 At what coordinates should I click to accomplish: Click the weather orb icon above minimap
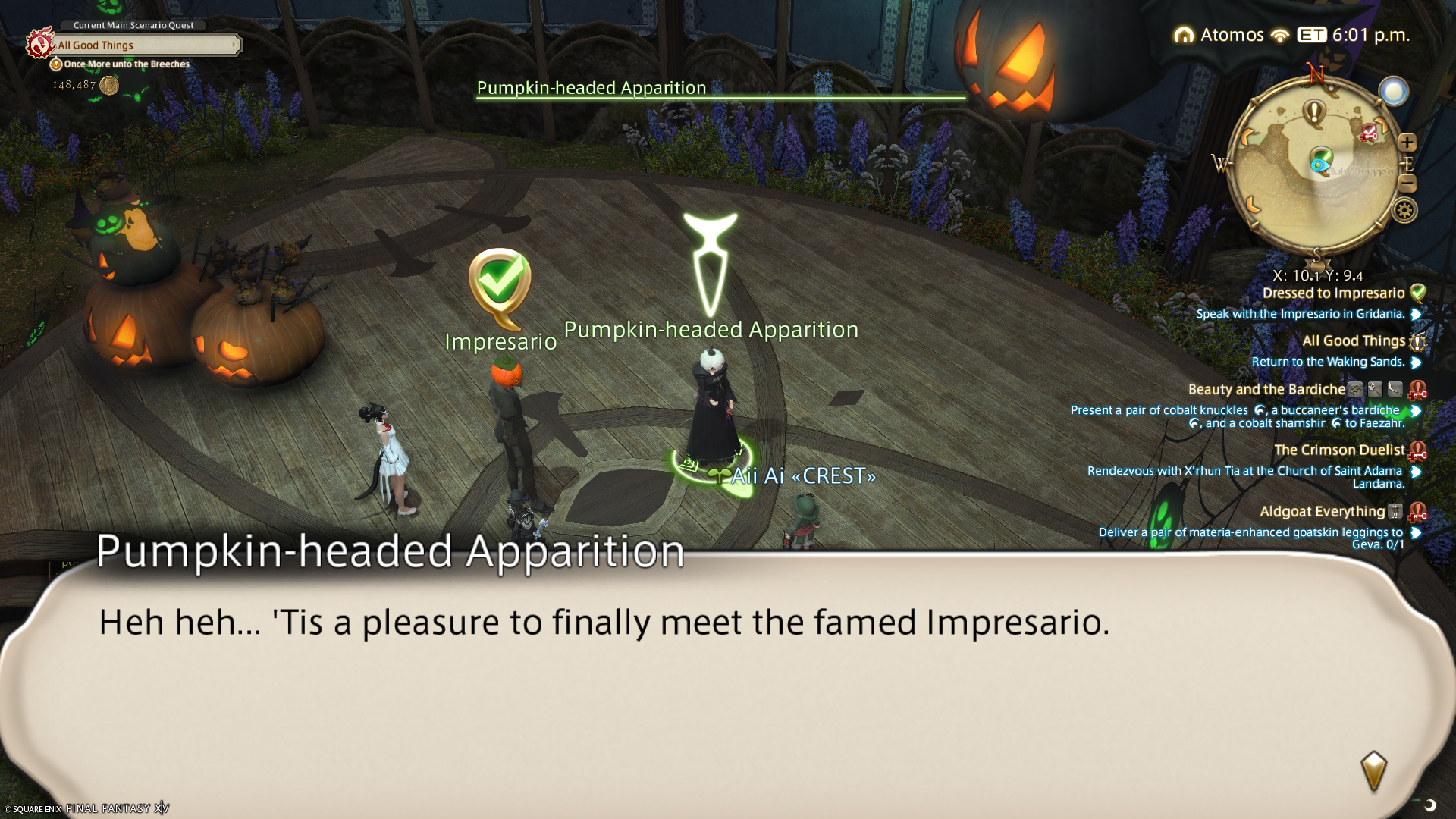tap(1393, 92)
